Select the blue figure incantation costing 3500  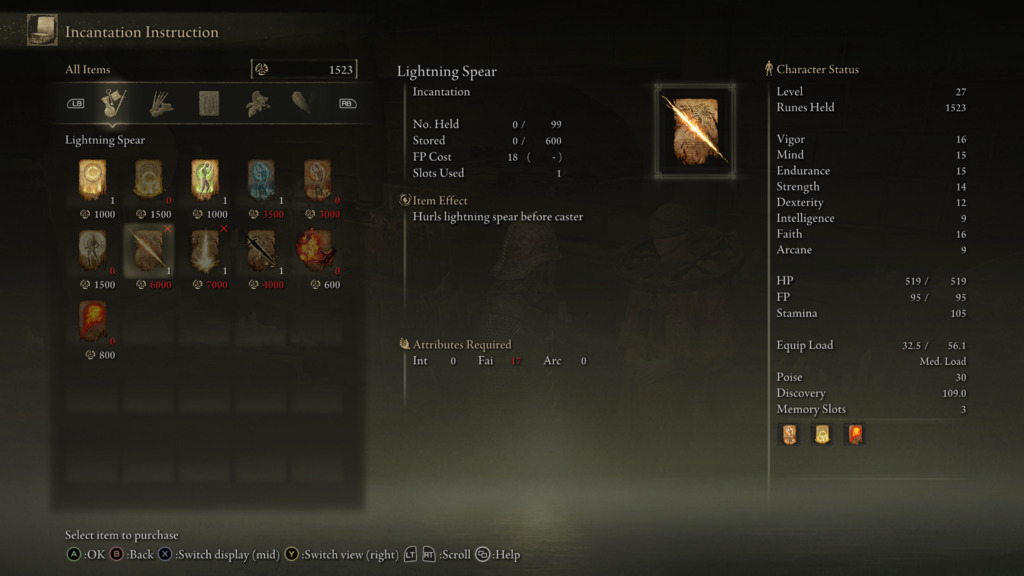pos(261,179)
